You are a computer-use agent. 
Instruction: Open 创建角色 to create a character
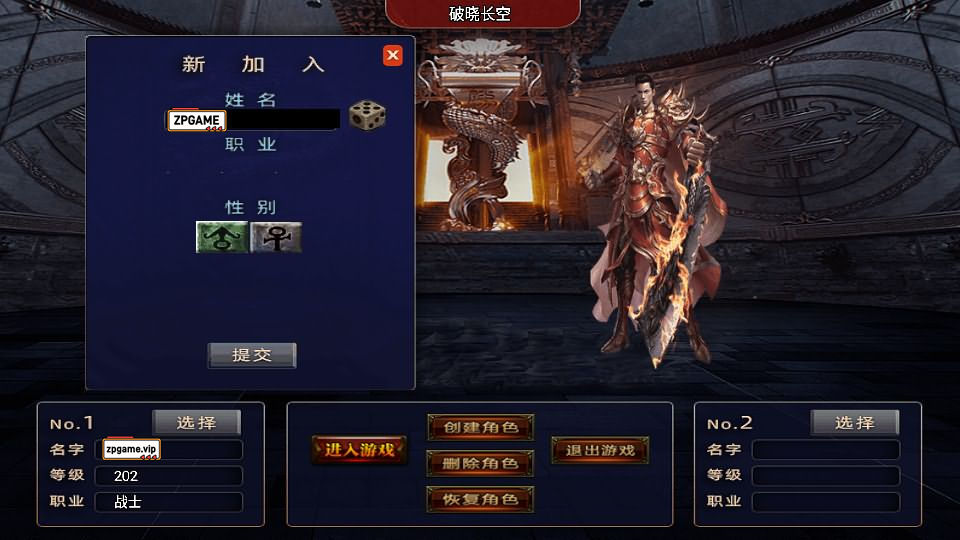(x=480, y=427)
